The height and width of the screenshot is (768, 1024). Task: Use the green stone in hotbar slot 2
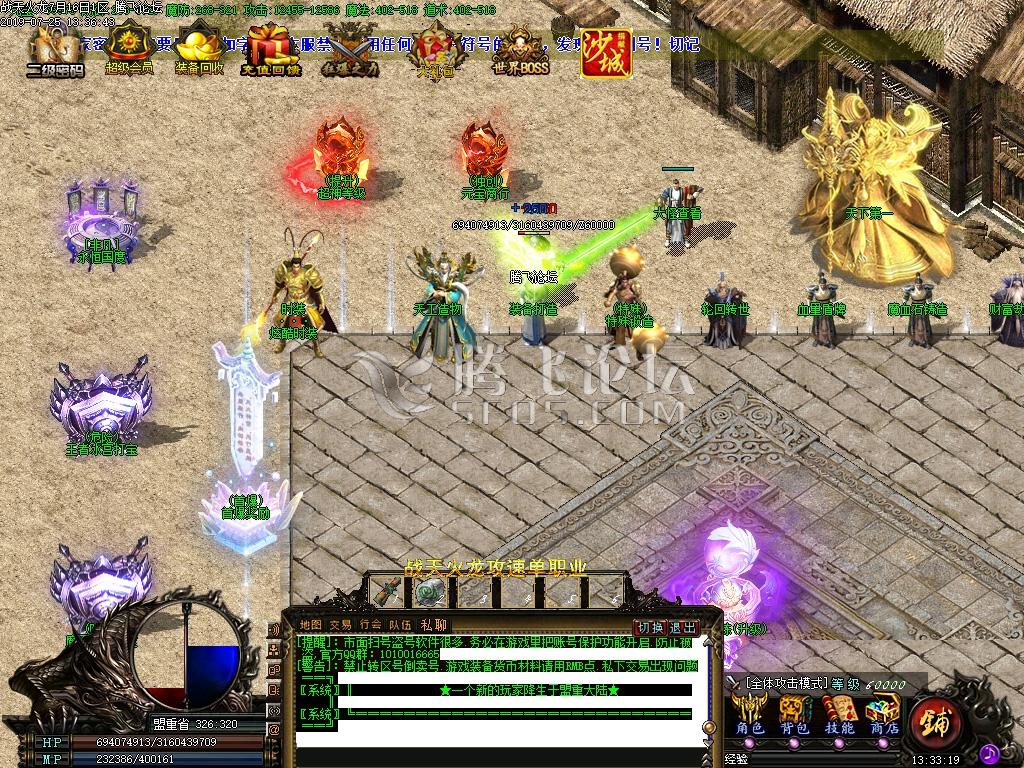pos(432,592)
